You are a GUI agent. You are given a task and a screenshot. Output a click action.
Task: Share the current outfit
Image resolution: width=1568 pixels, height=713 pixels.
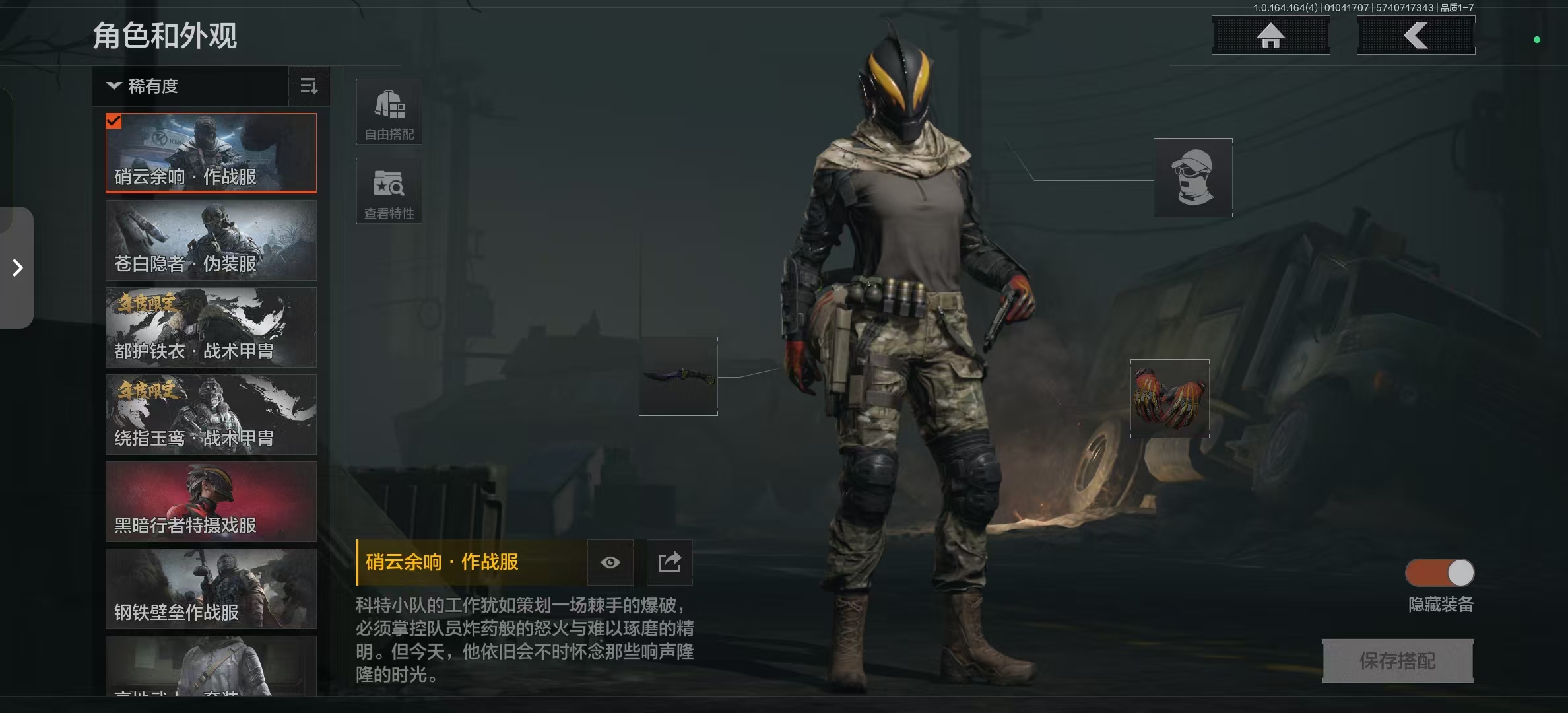pyautogui.click(x=669, y=562)
